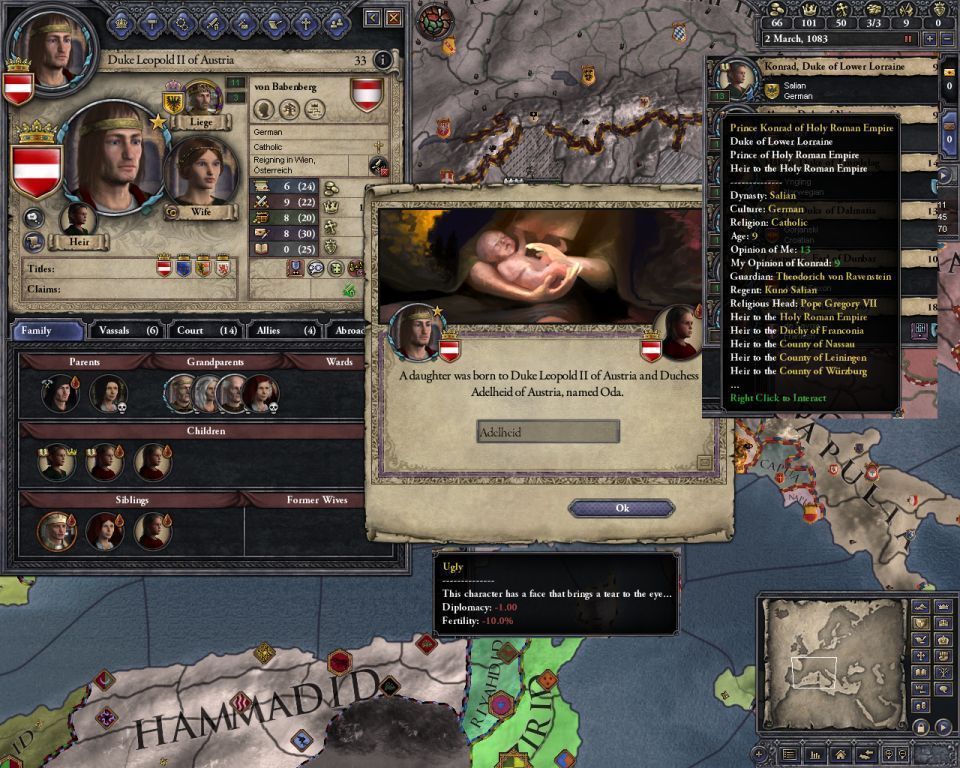
Task: Open the character info 'i' button
Action: pyautogui.click(x=383, y=61)
